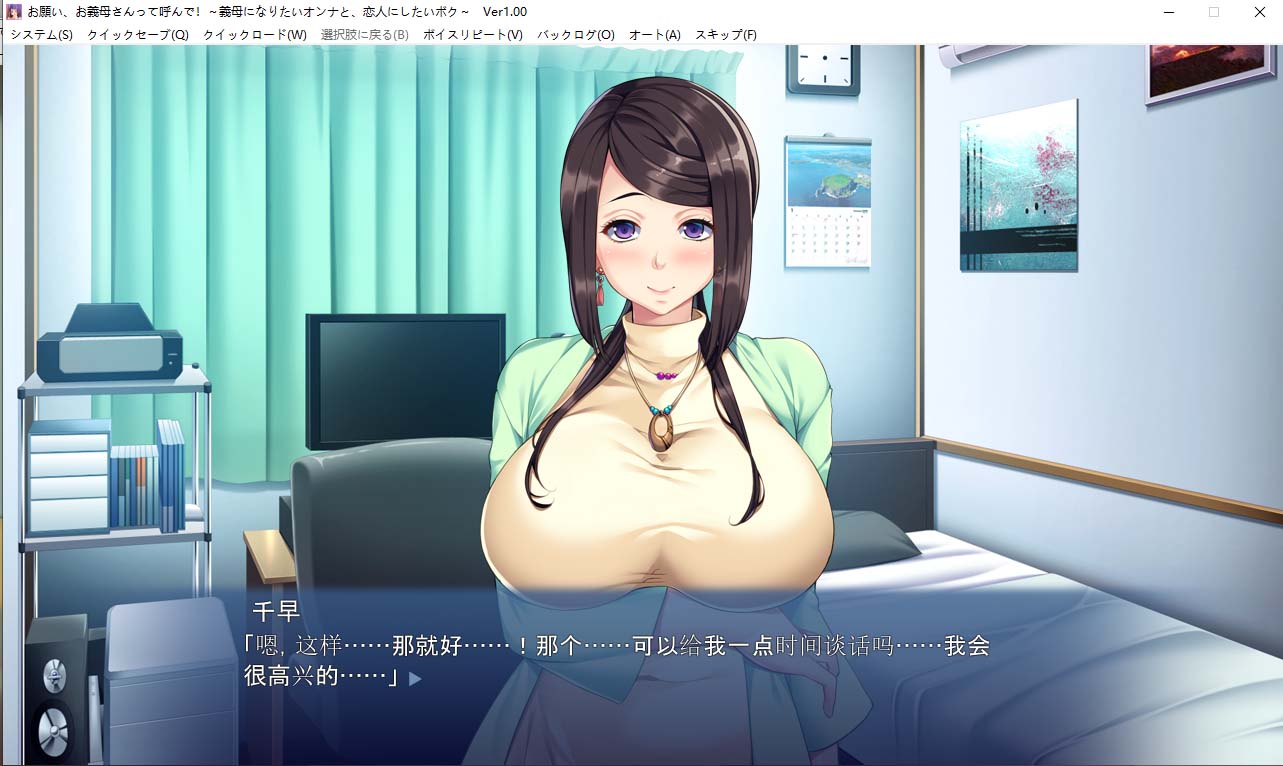The height and width of the screenshot is (766, 1283).
Task: Click the ▶ next-page indicator in dialogue
Action: pyautogui.click(x=416, y=676)
